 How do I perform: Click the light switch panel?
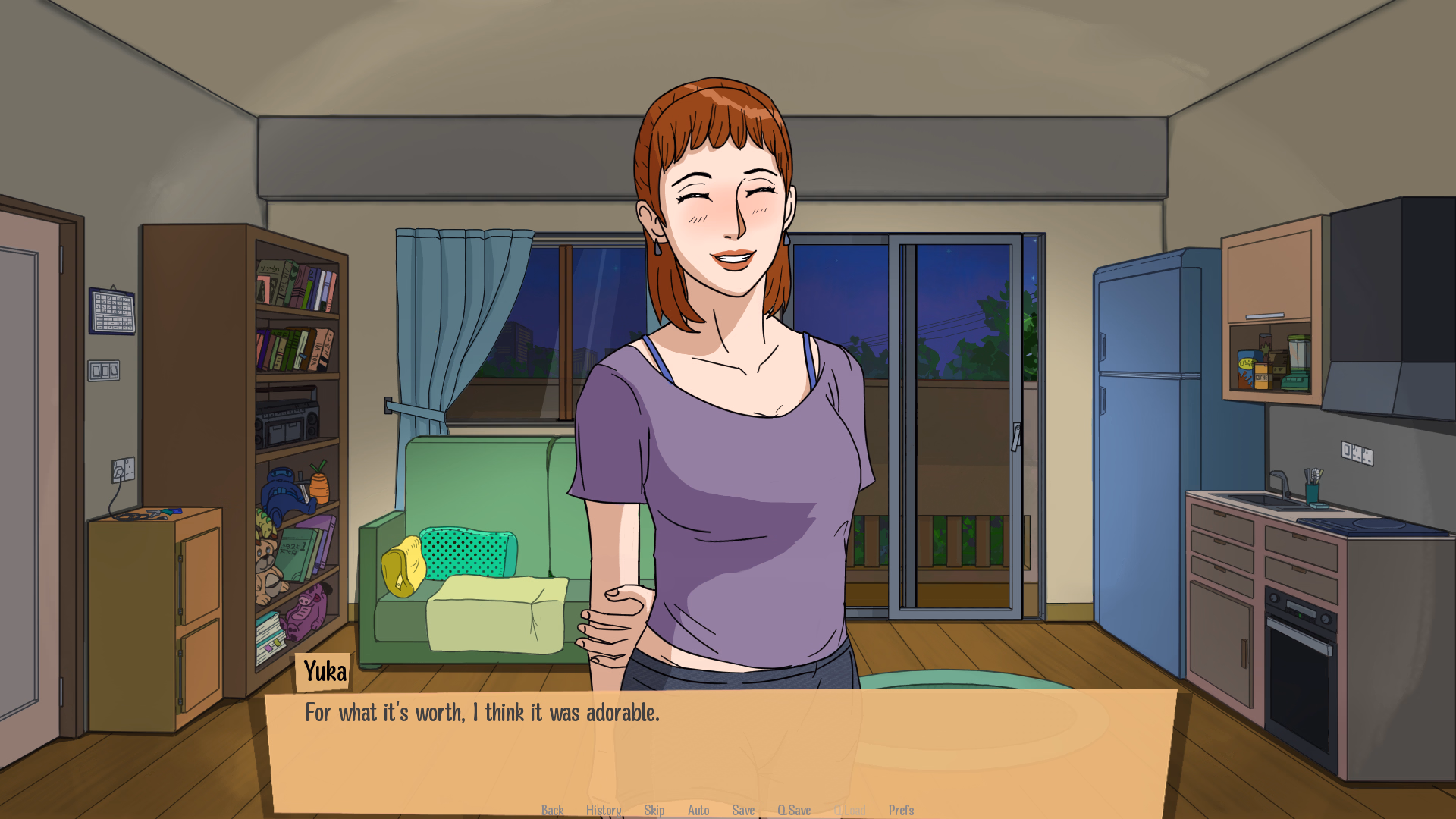[105, 369]
